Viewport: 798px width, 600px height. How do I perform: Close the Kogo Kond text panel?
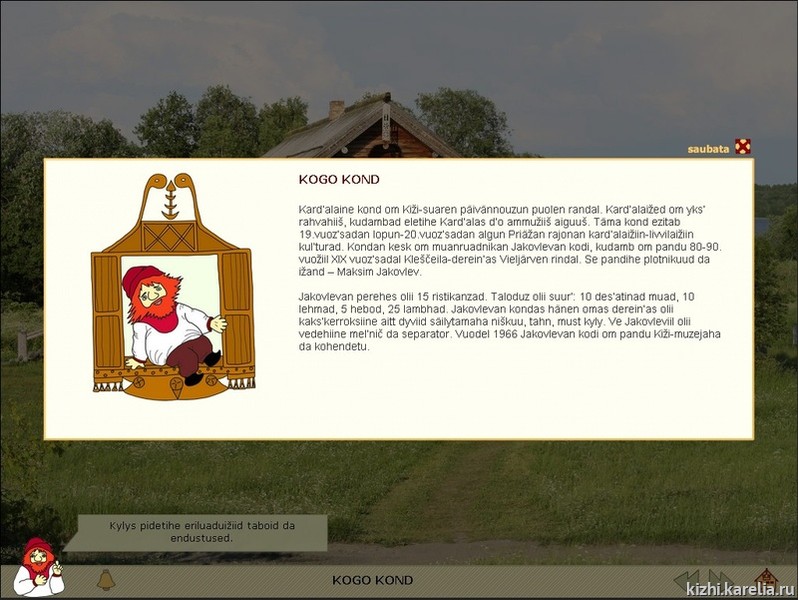click(742, 147)
